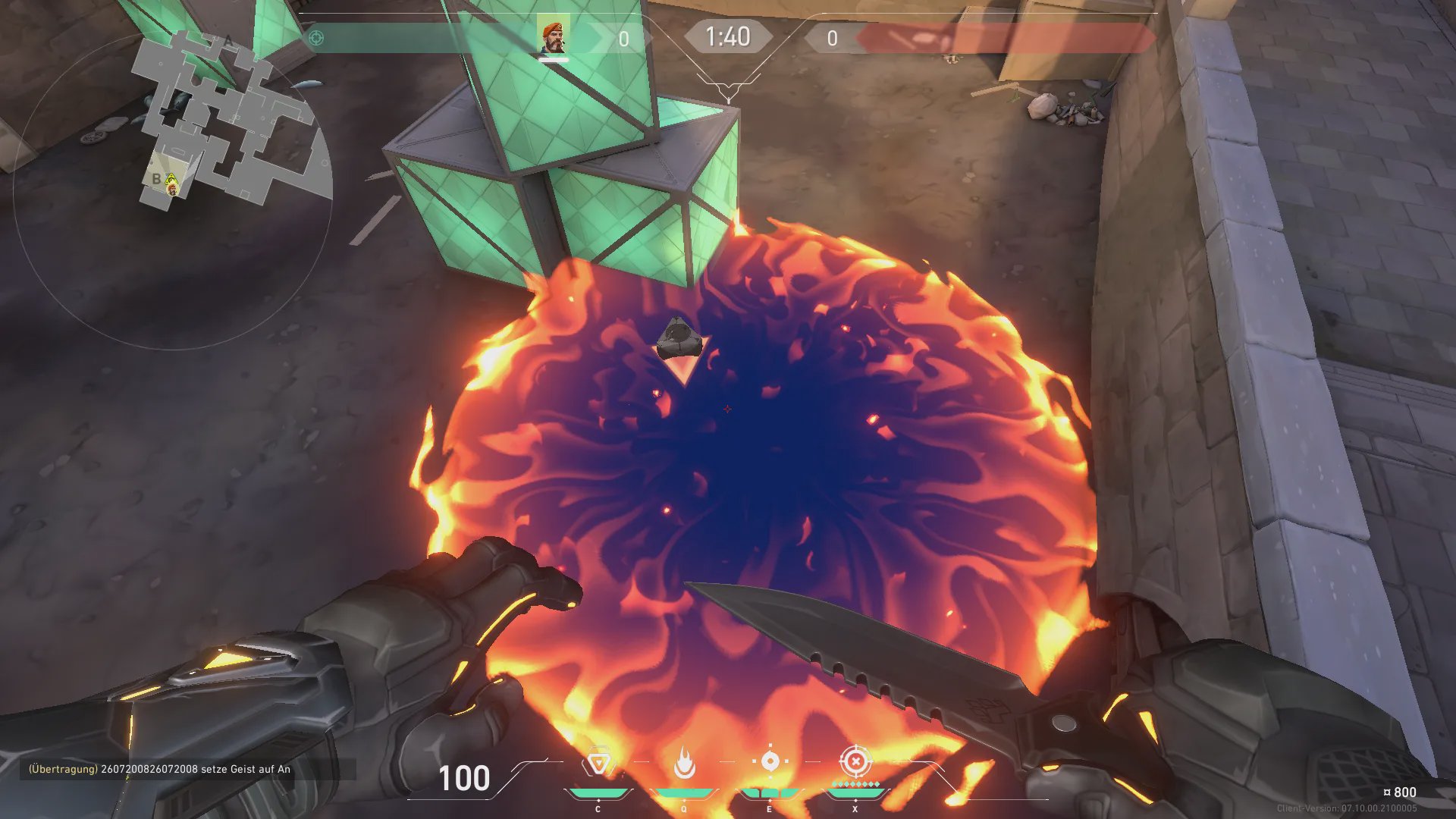Image resolution: width=1456 pixels, height=819 pixels.
Task: Select the Stim Beacon ability icon
Action: 598,763
